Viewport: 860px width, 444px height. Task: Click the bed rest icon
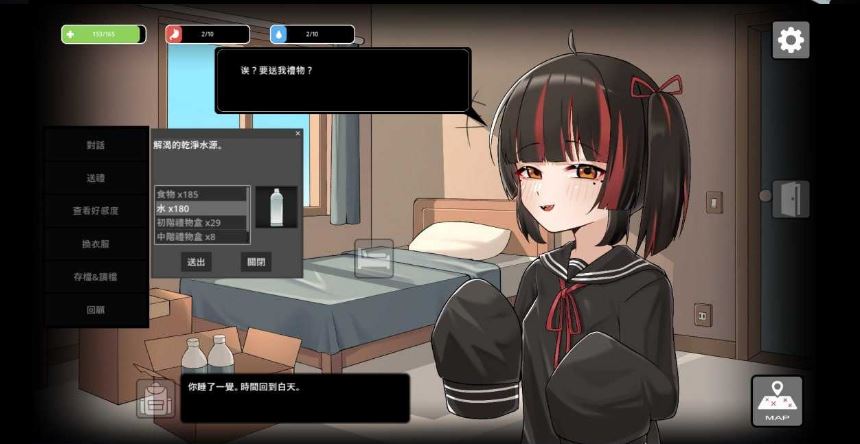pyautogui.click(x=374, y=258)
